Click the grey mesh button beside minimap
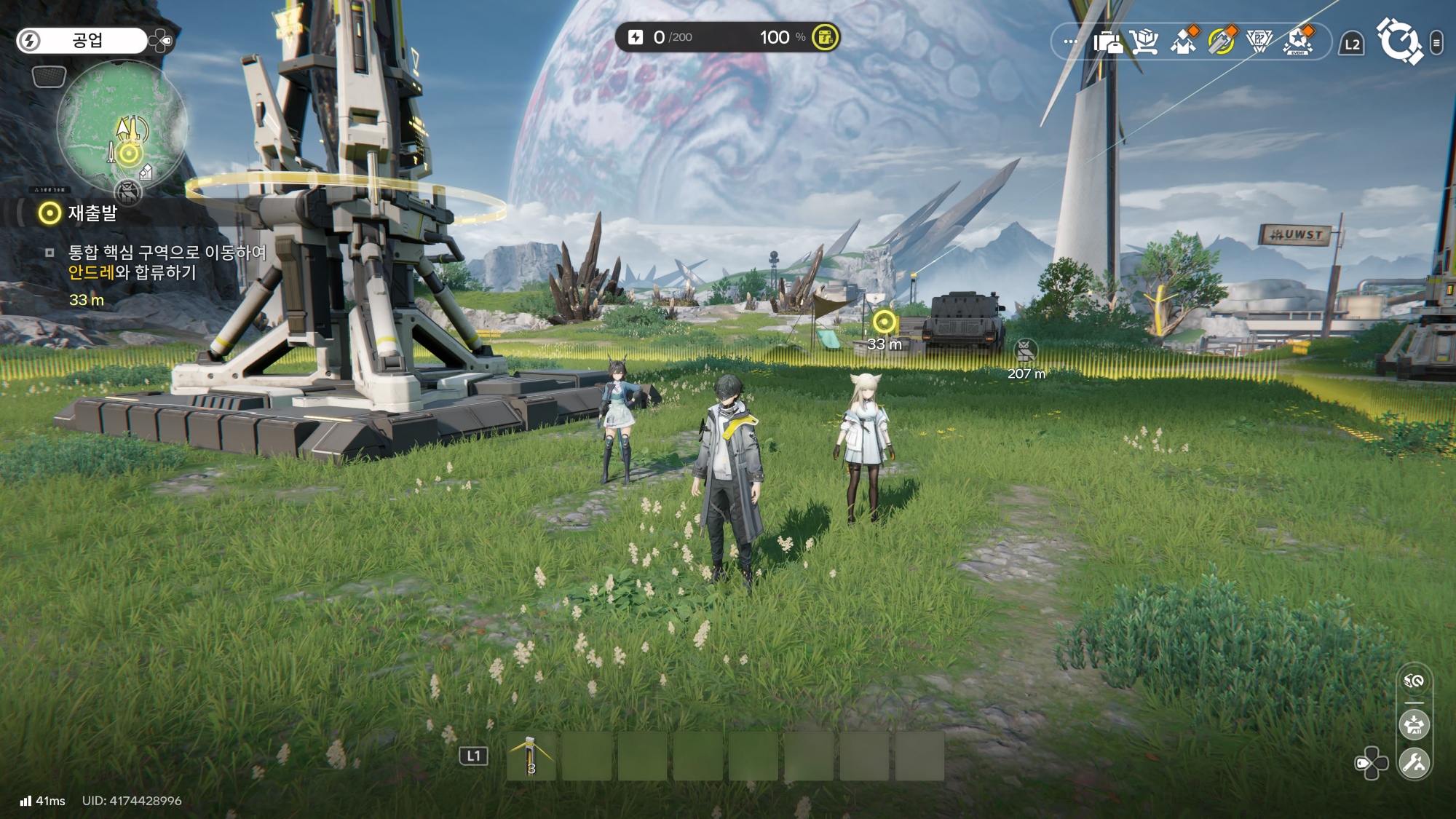The height and width of the screenshot is (819, 1456). [x=50, y=76]
